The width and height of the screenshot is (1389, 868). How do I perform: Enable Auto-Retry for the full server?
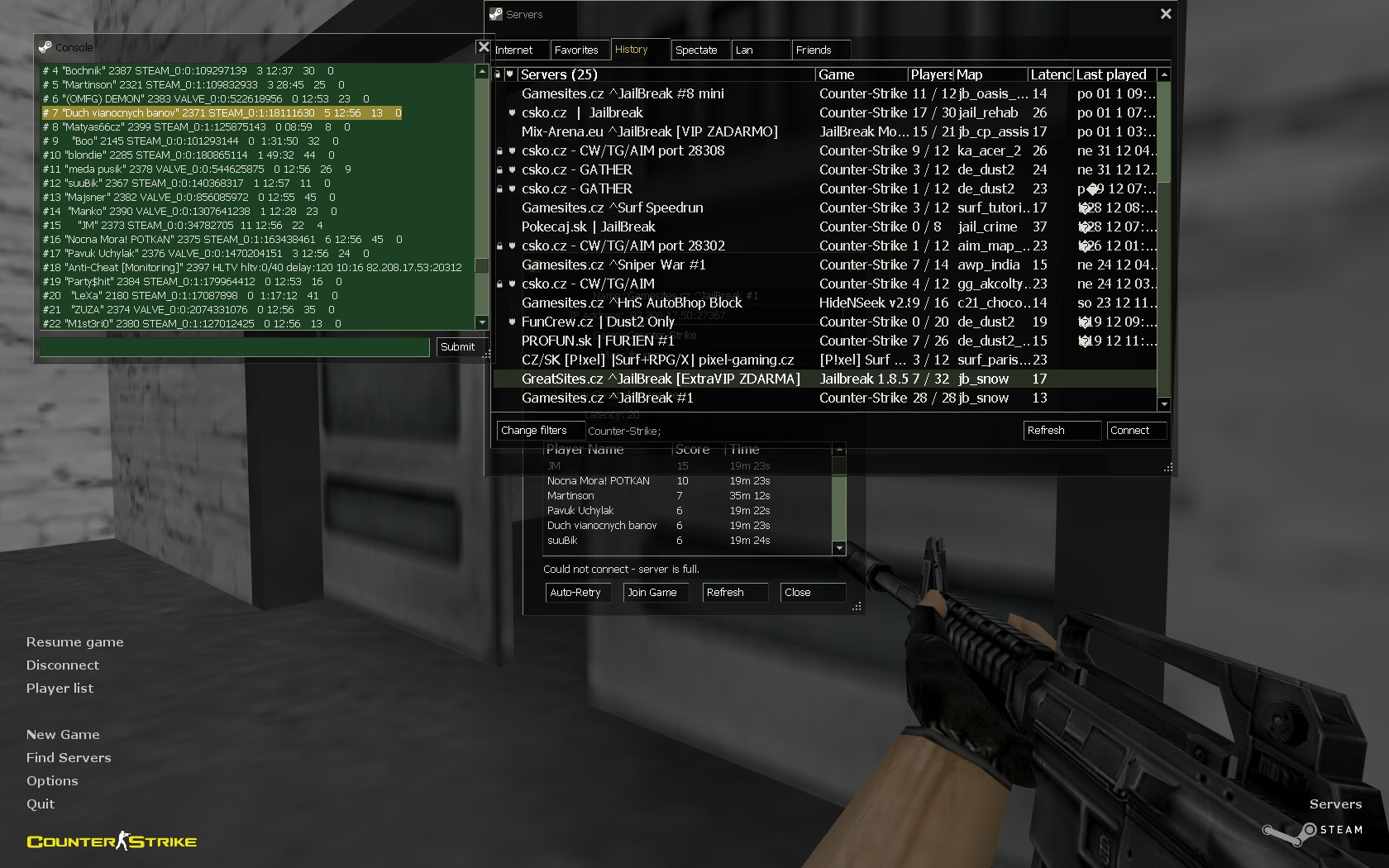(578, 593)
